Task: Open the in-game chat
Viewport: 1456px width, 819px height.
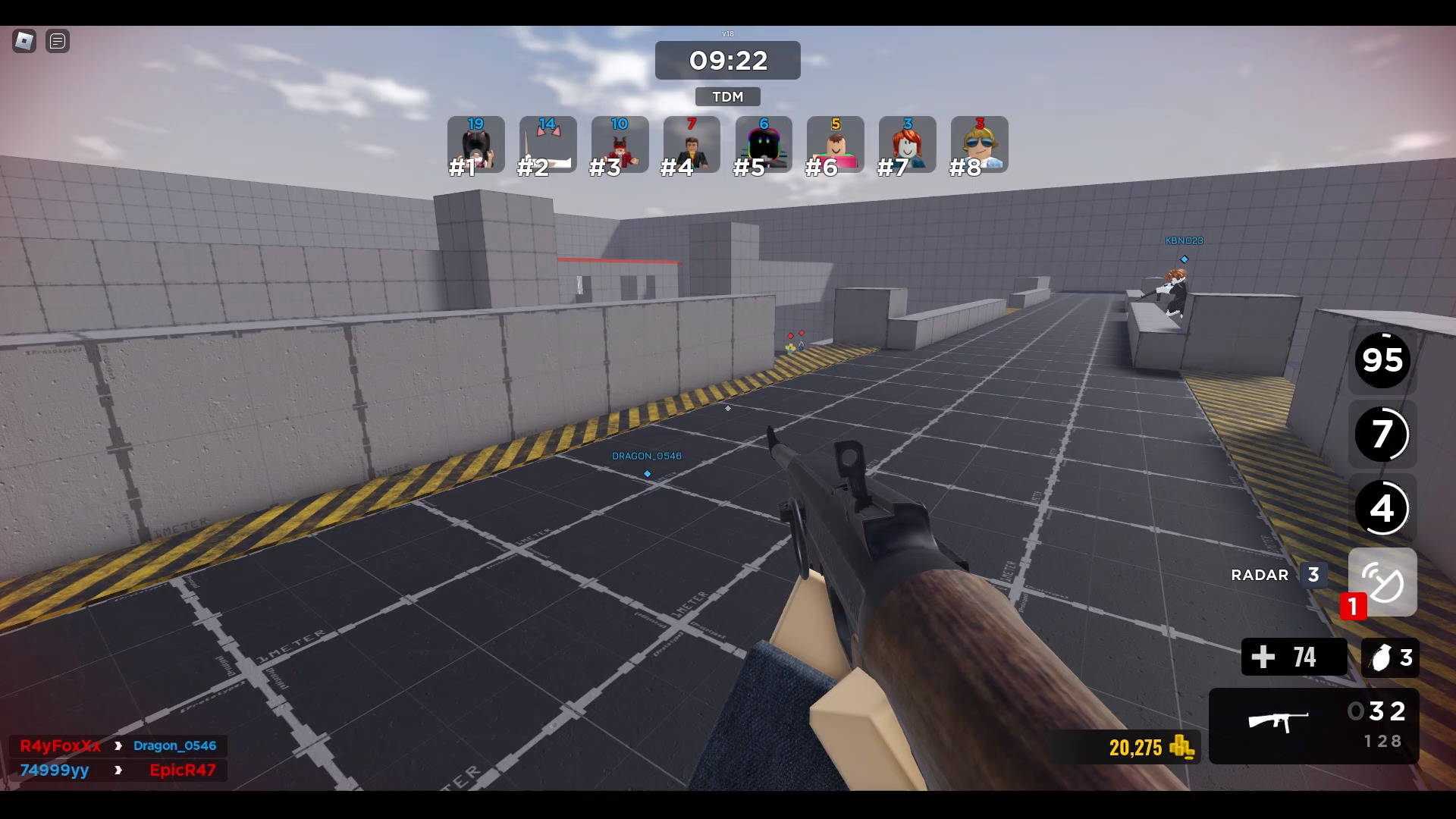Action: point(58,42)
